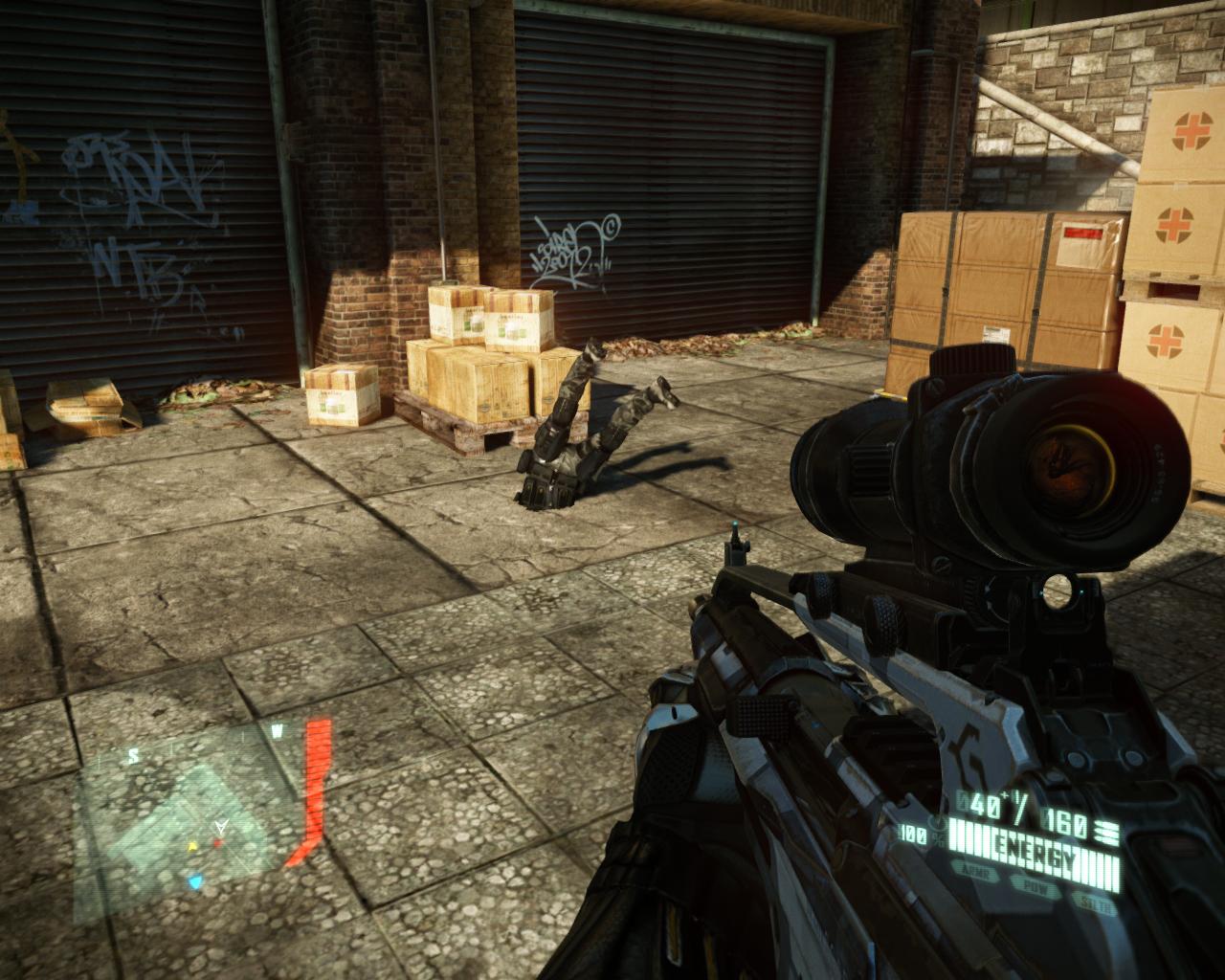Click the yellow marker on the minimap
The width and height of the screenshot is (1225, 980).
point(191,846)
